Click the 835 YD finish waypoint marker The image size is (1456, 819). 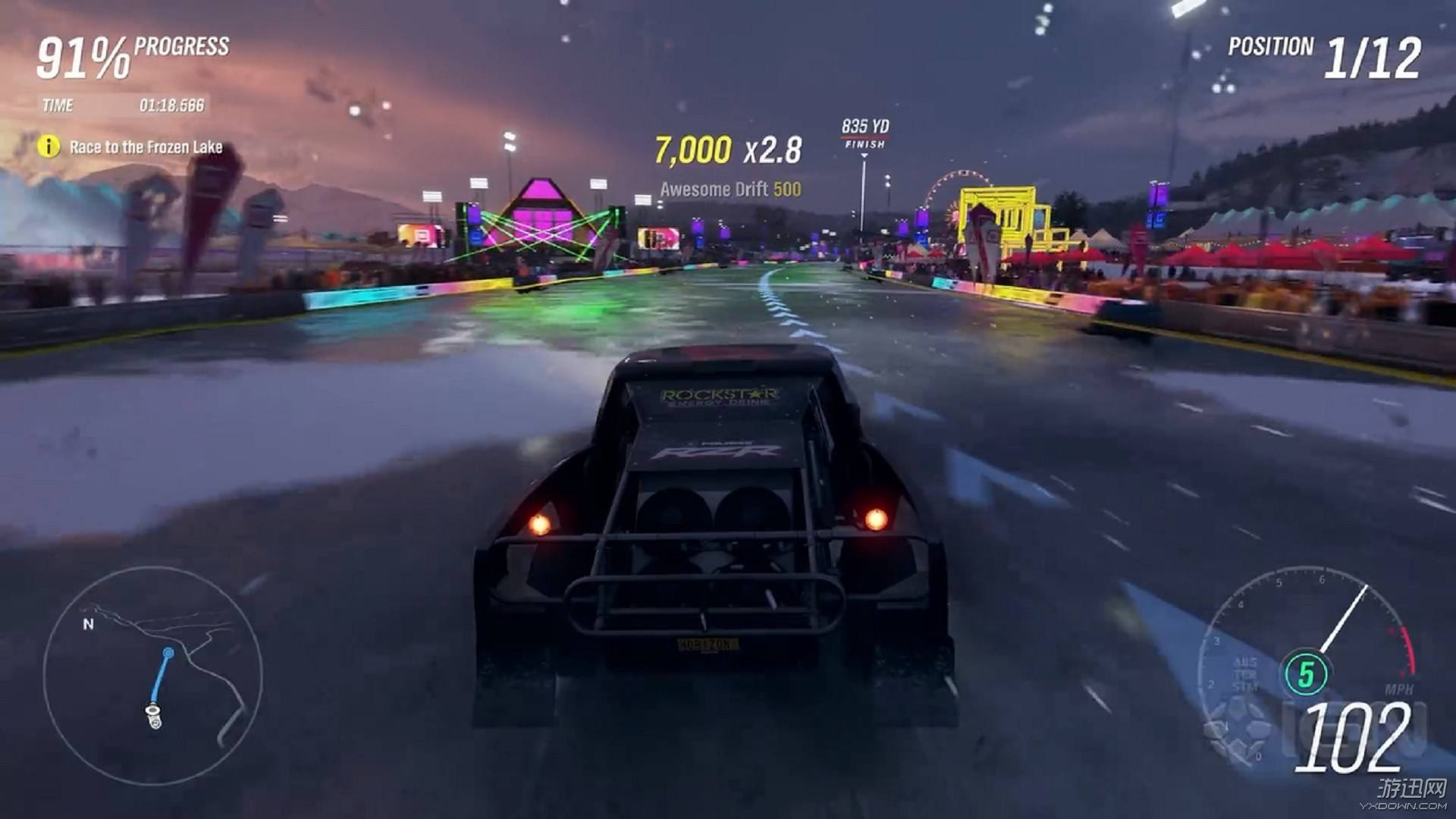864,133
